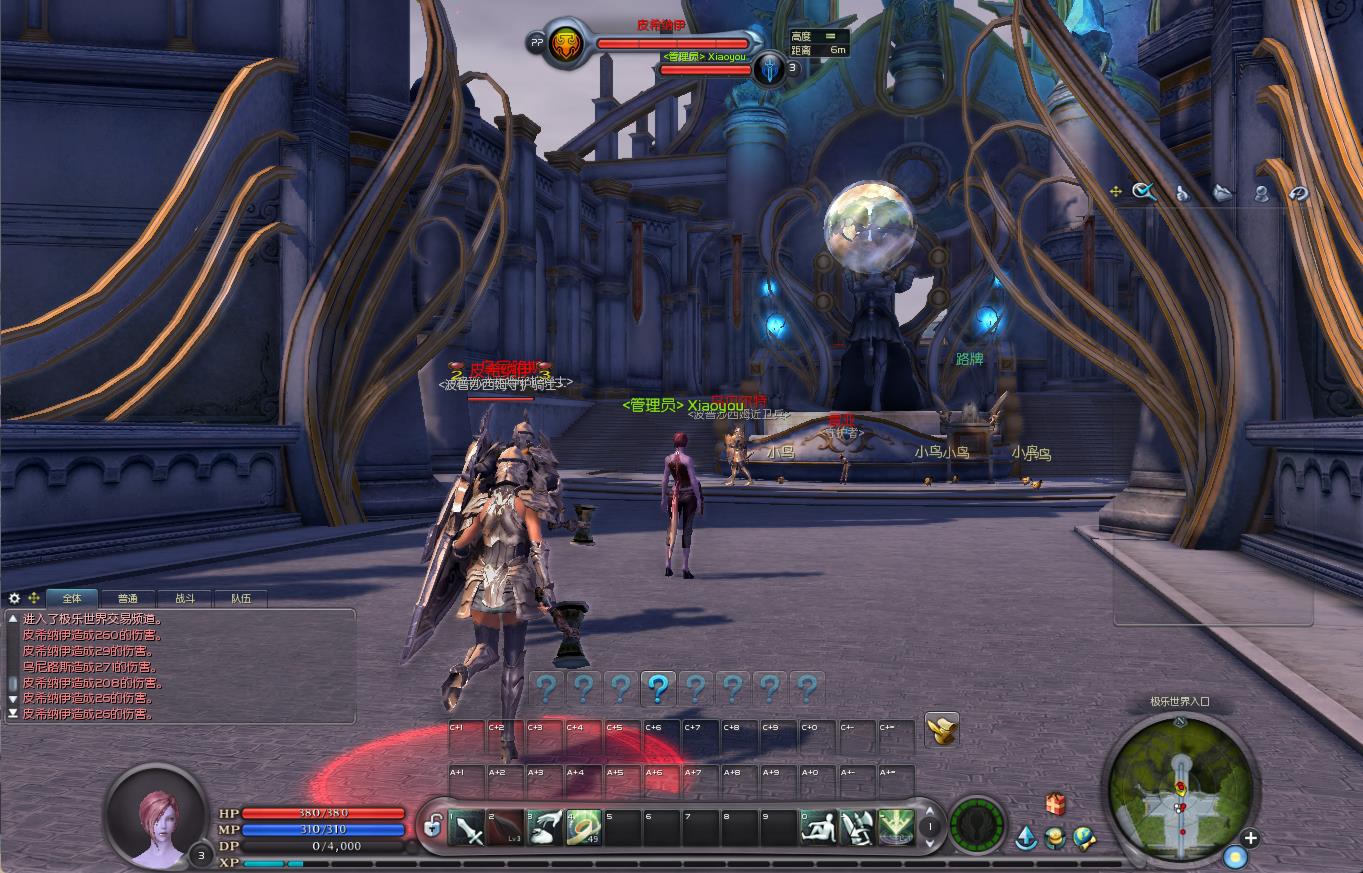Click the minimap's plus zoom button
Viewport: 1363px width, 873px height.
[x=1250, y=838]
